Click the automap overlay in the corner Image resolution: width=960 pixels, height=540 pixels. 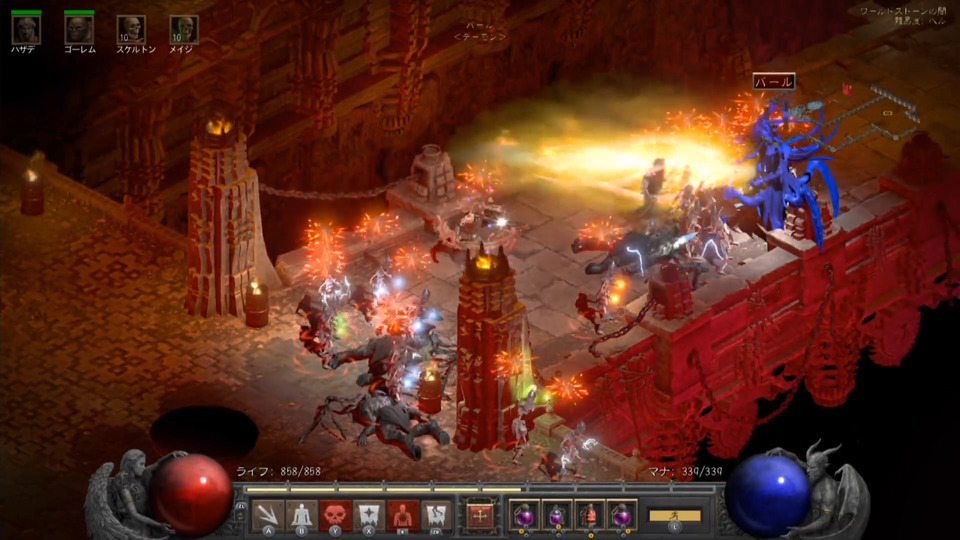[x=880, y=108]
